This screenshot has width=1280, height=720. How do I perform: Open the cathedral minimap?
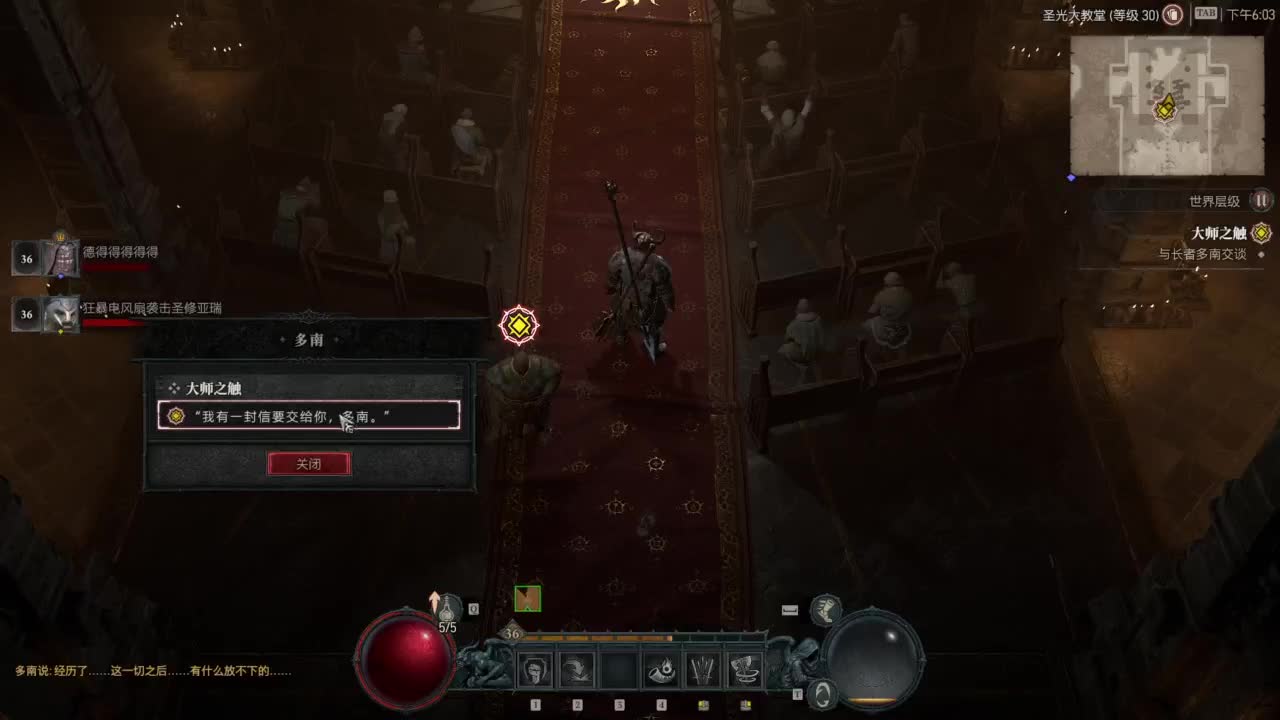click(1165, 106)
